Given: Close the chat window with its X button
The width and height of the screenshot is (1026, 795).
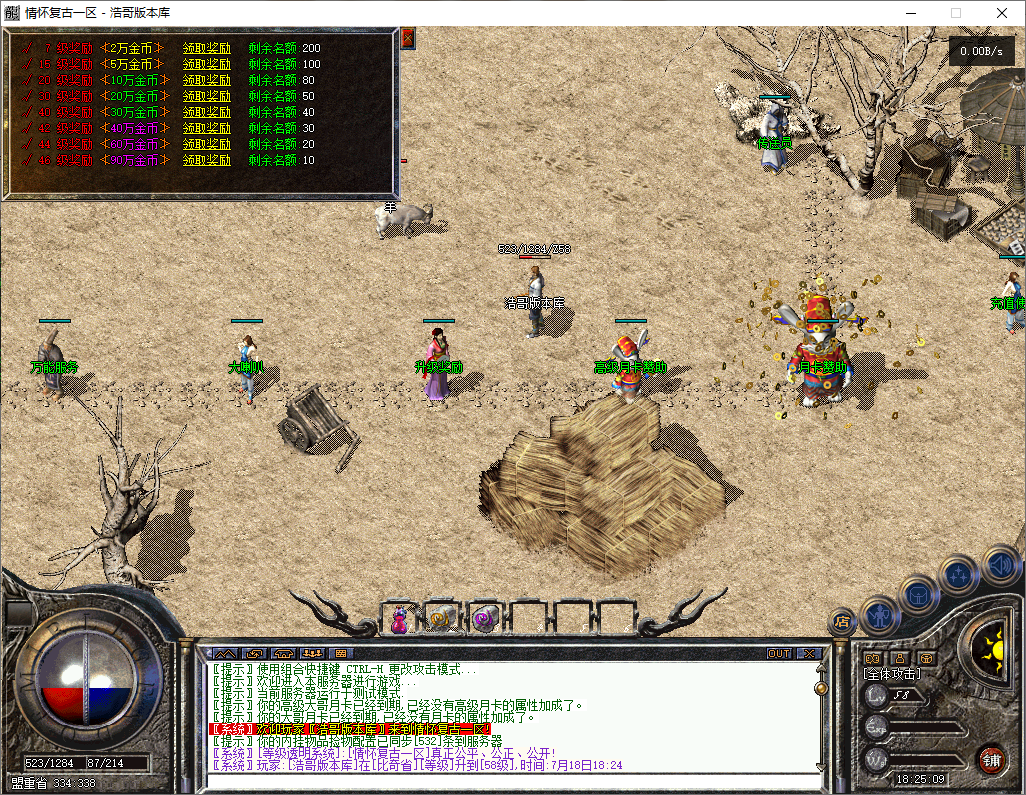Looking at the screenshot, I should pos(808,654).
